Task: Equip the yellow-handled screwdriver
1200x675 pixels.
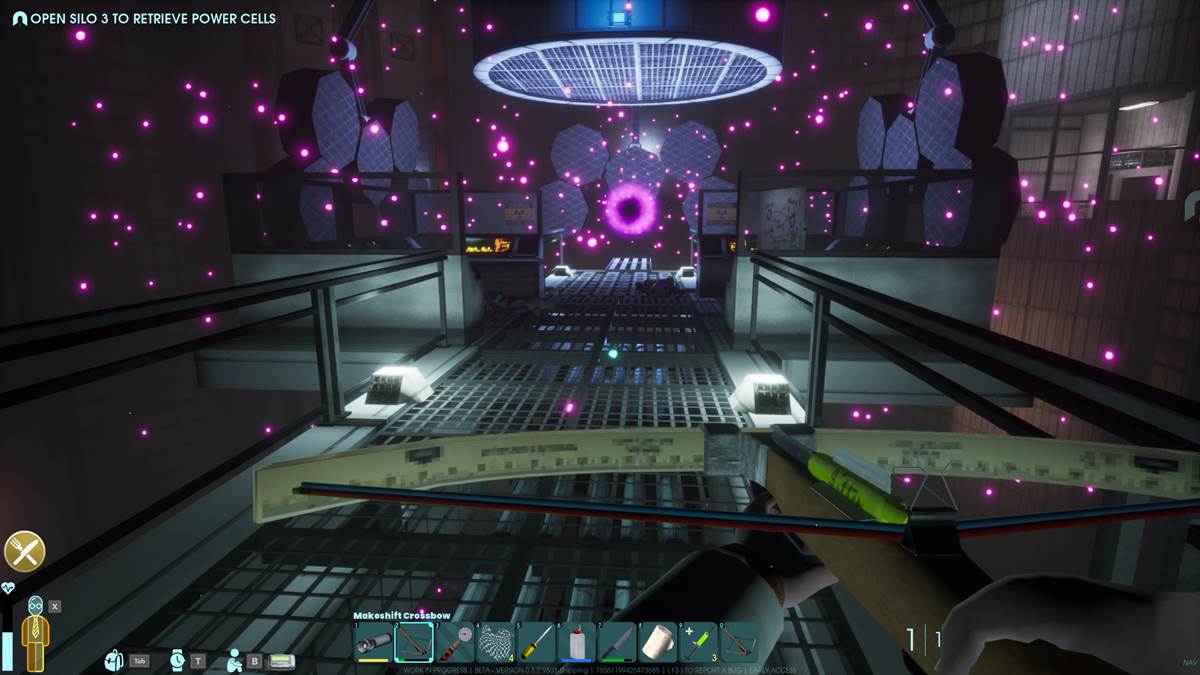Action: [537, 642]
